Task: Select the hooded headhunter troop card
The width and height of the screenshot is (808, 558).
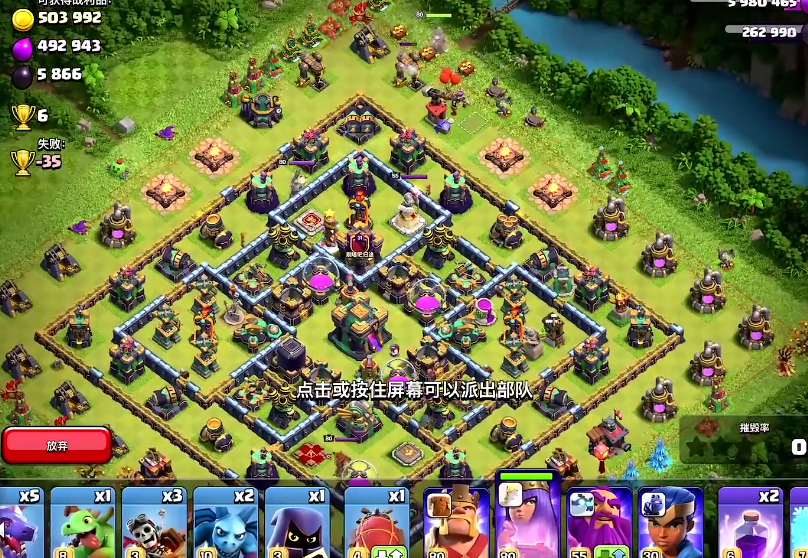Action: 297,522
